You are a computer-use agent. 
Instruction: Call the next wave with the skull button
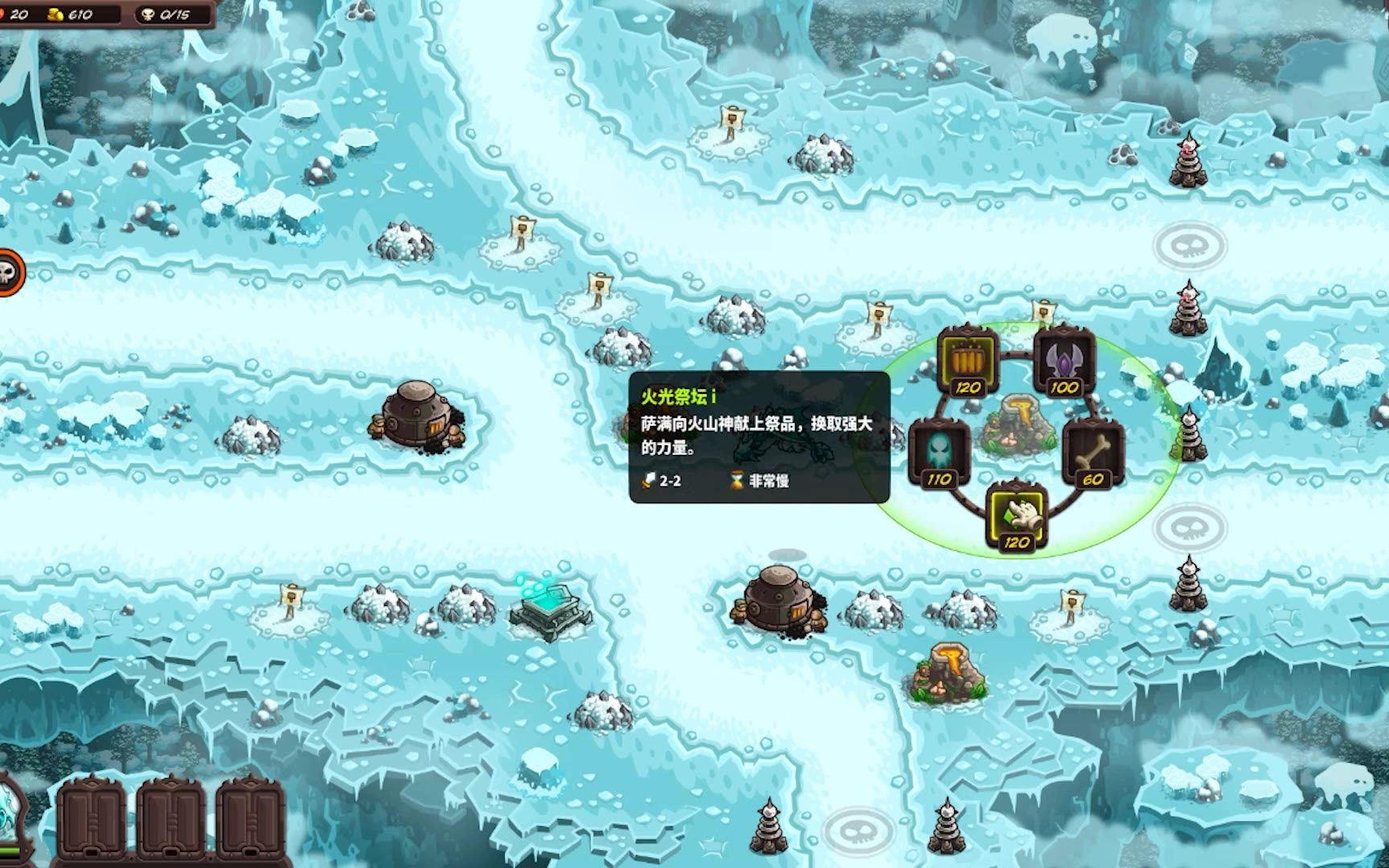click(10, 273)
